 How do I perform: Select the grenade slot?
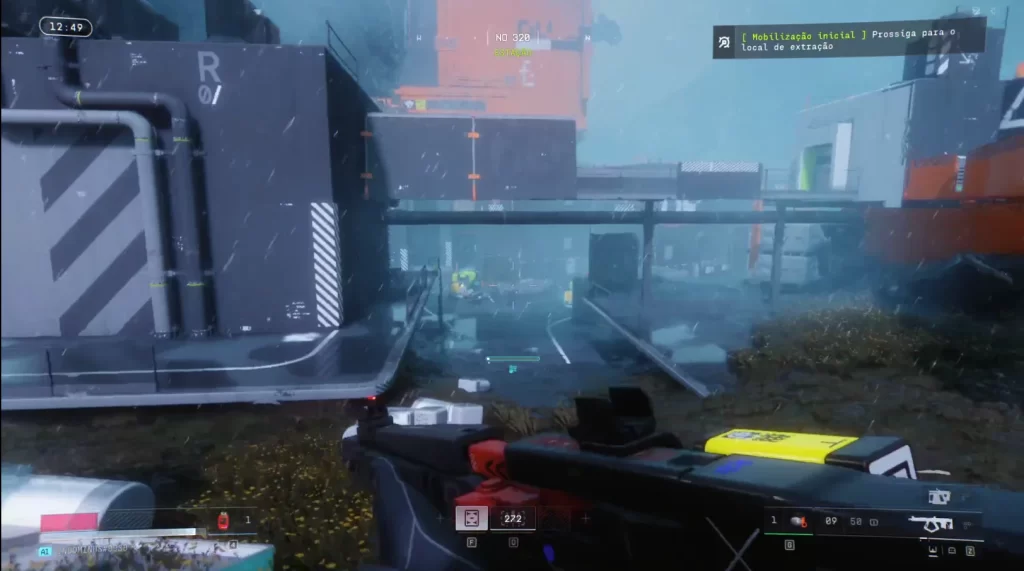(797, 520)
